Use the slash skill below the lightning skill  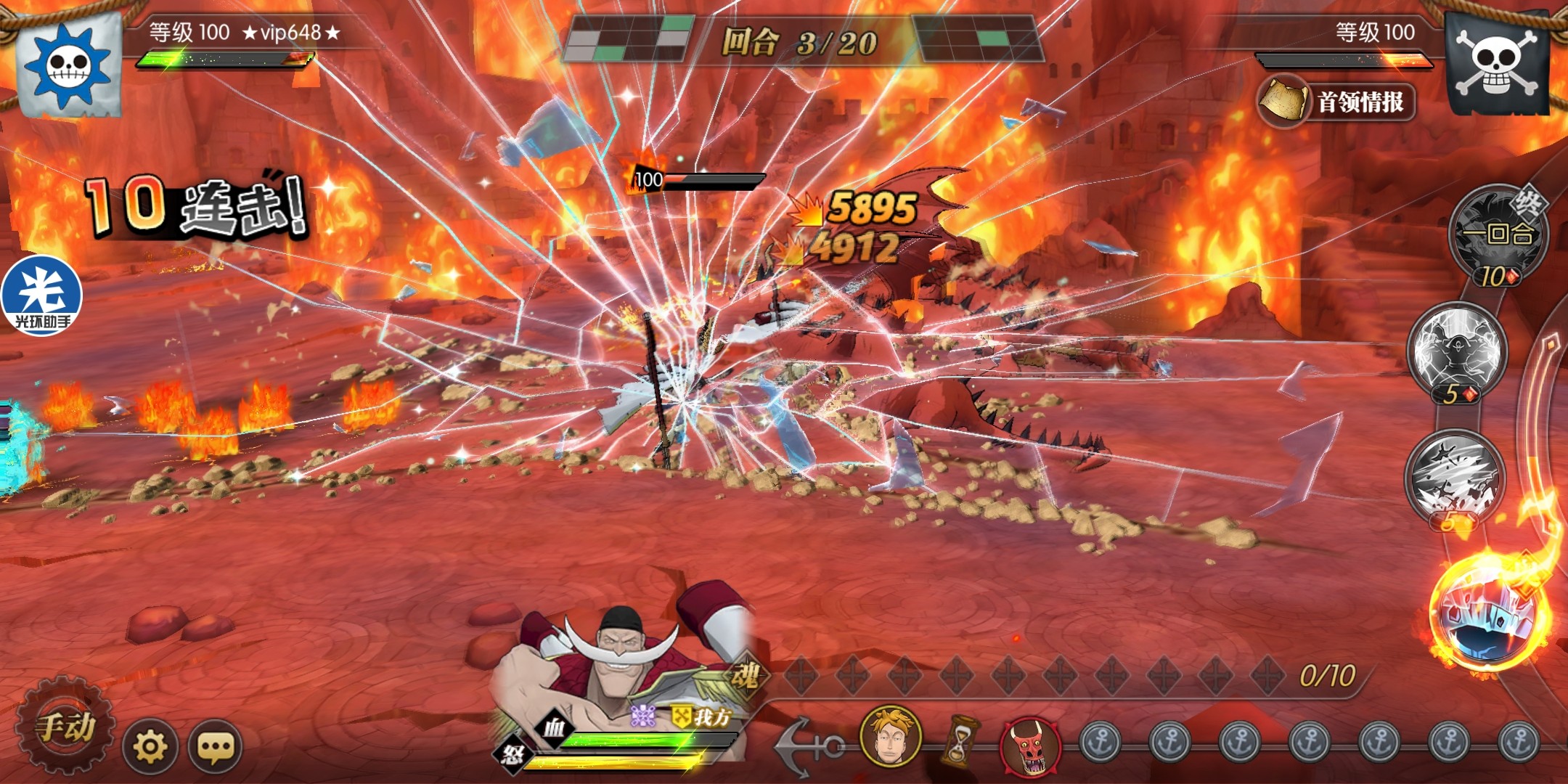click(x=1455, y=477)
